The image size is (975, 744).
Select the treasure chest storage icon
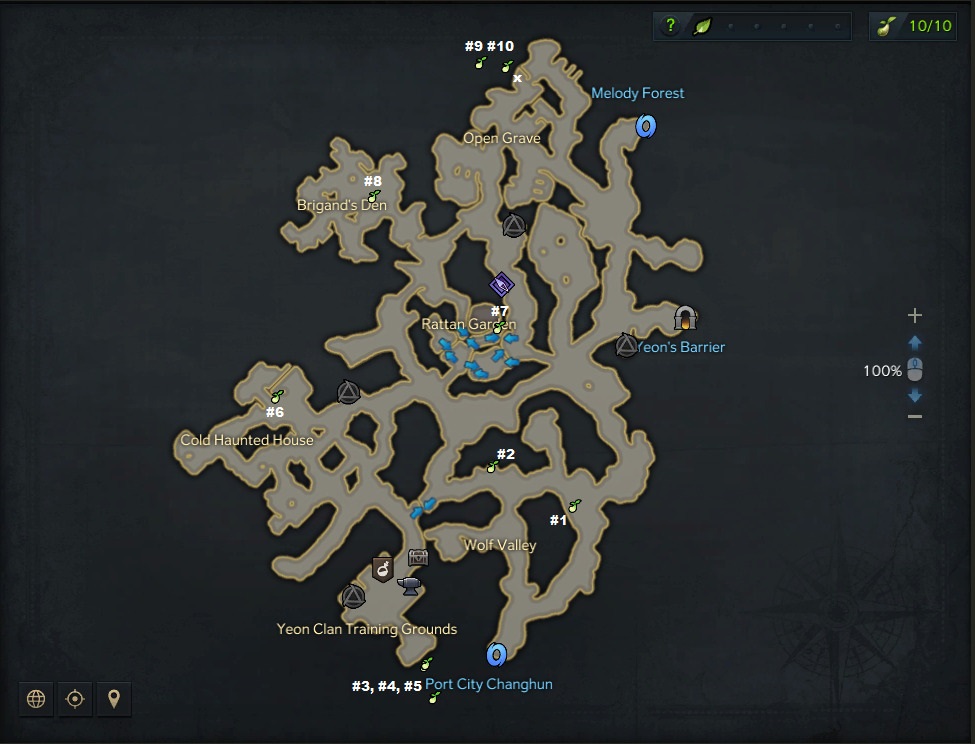coord(418,558)
